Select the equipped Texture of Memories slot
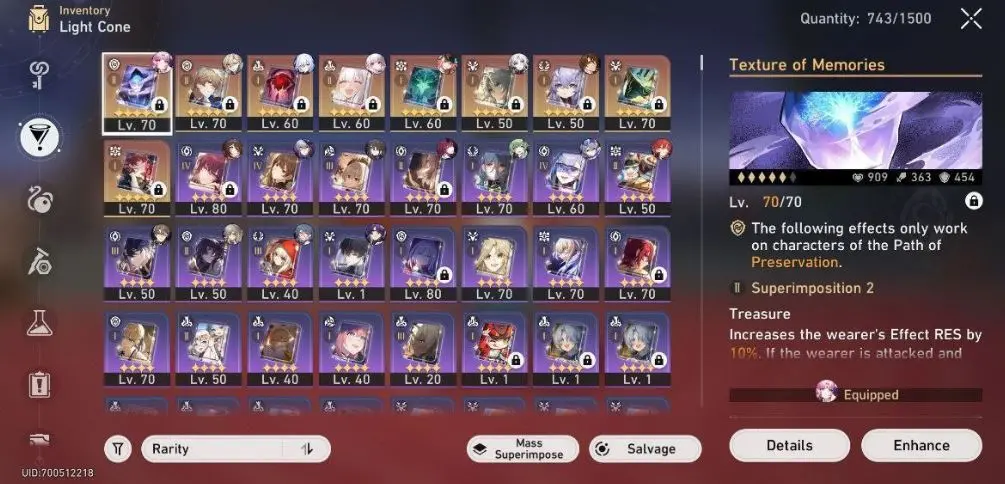Screen dimensions: 1005x484 point(137,92)
